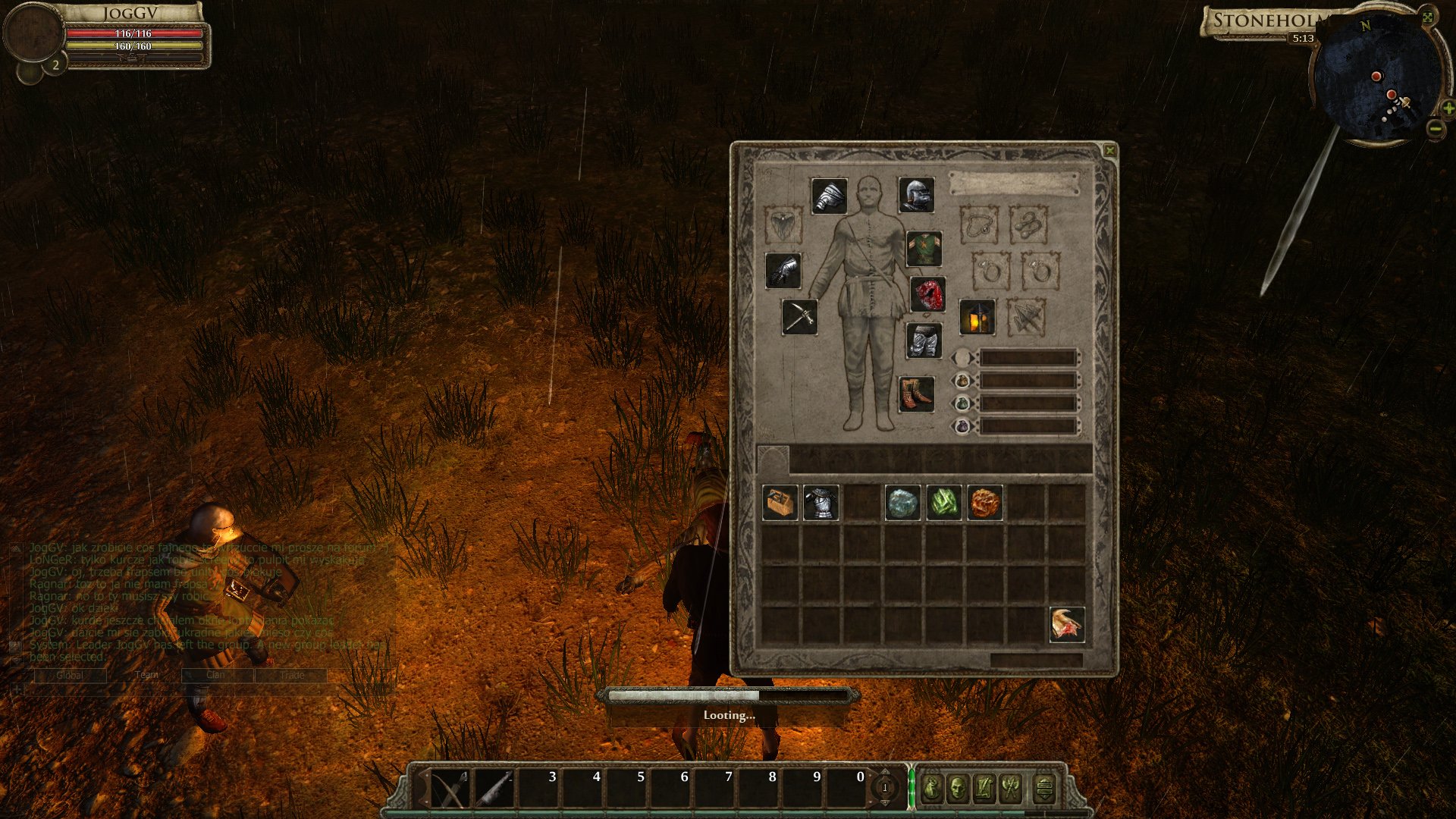The width and height of the screenshot is (1456, 819).
Task: Click the crossbow weapon slot
Action: pyautogui.click(x=800, y=316)
